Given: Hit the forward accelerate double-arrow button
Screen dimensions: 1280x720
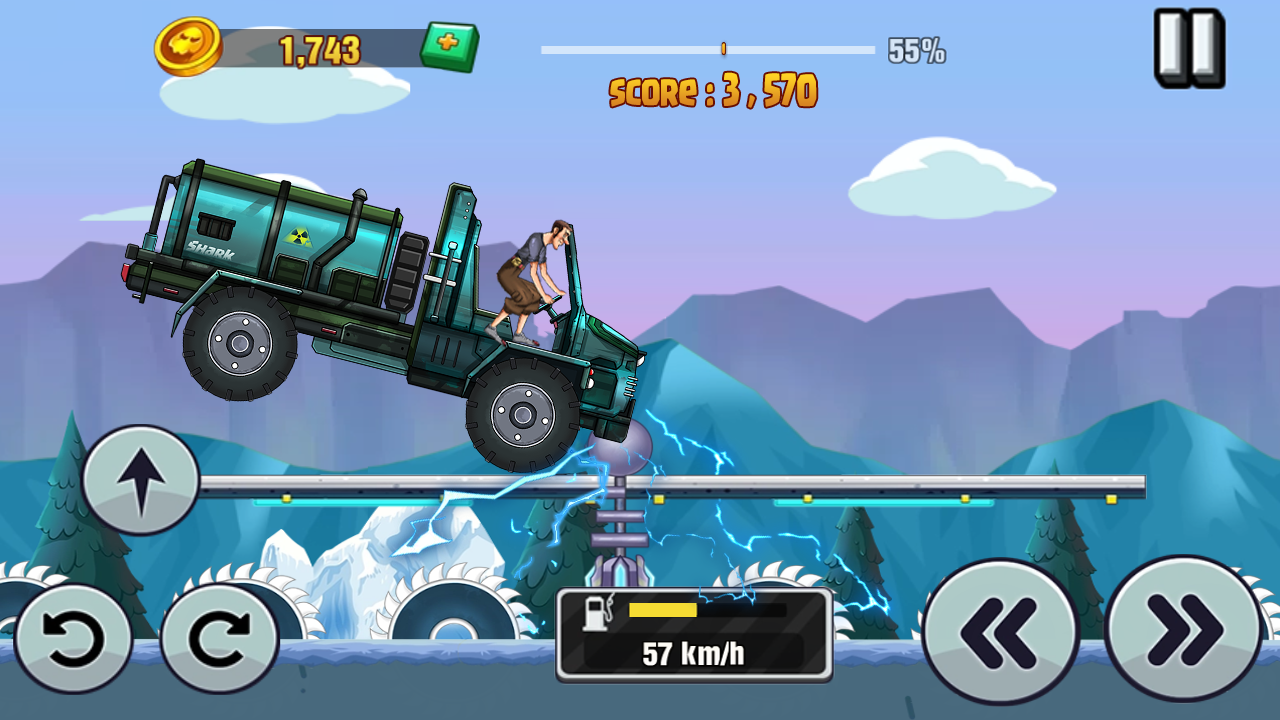Looking at the screenshot, I should pyautogui.click(x=1184, y=629).
